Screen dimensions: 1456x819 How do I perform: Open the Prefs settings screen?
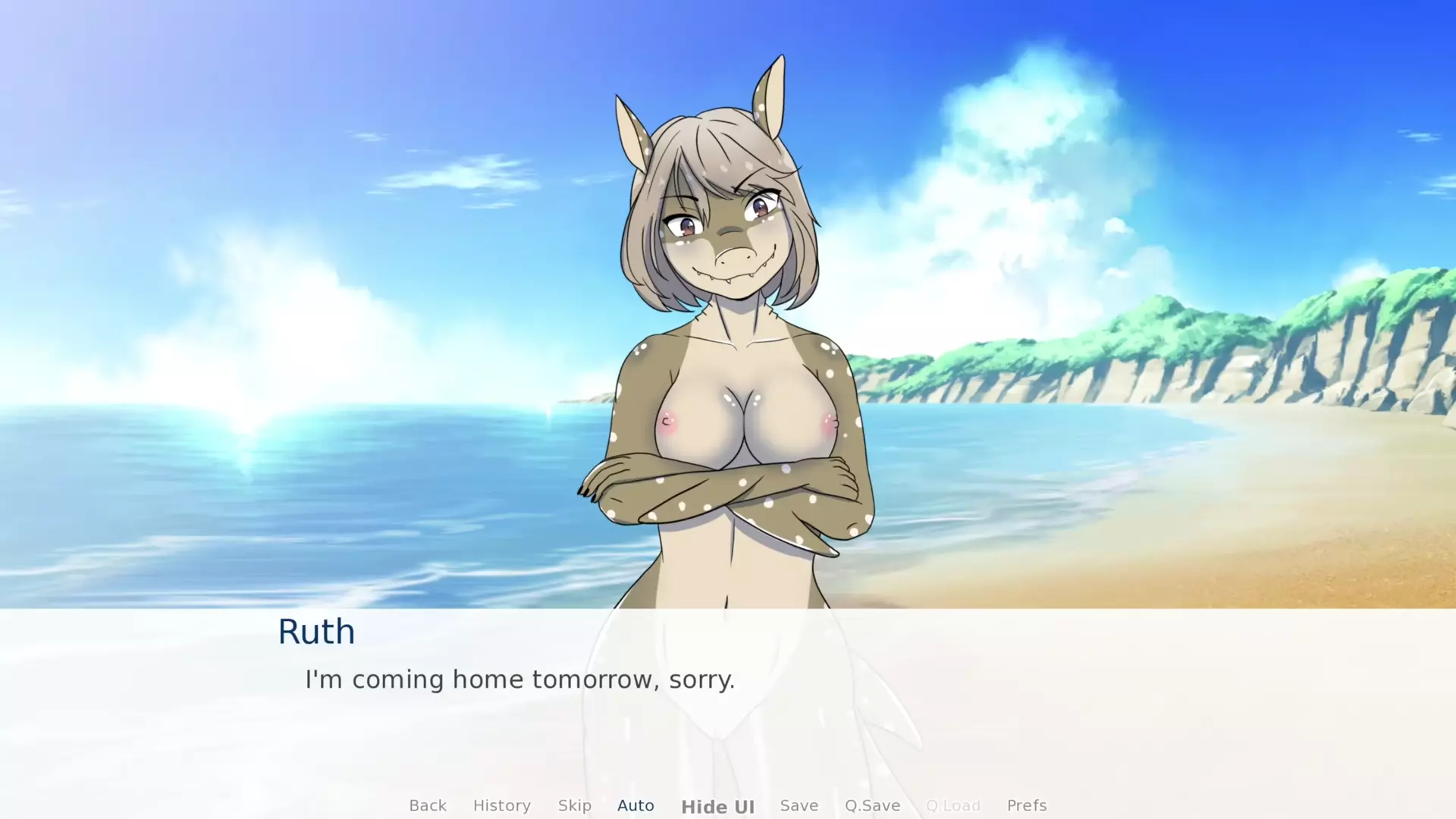pyautogui.click(x=1027, y=805)
